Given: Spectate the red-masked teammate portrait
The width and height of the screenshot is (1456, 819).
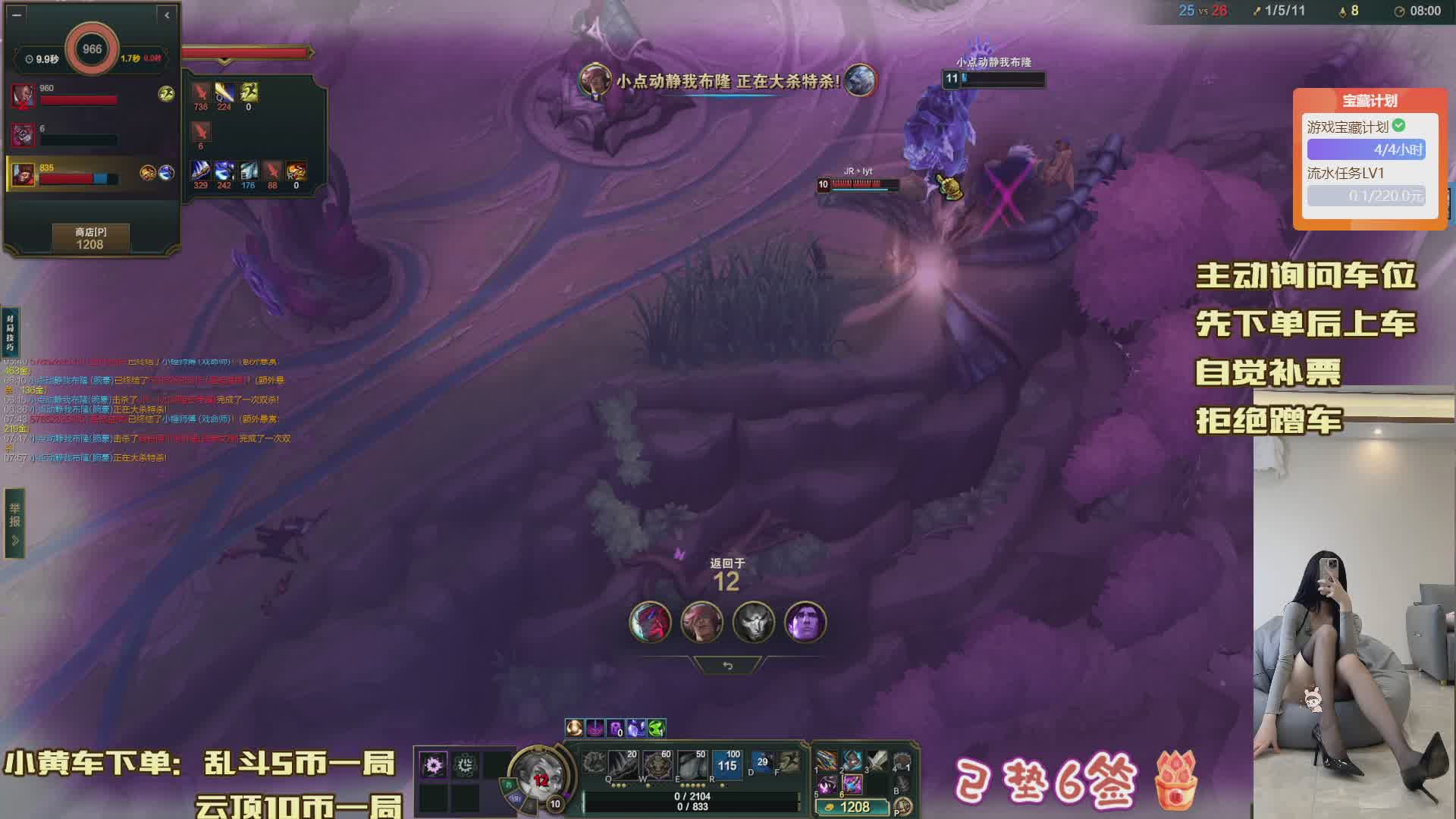Looking at the screenshot, I should point(650,622).
